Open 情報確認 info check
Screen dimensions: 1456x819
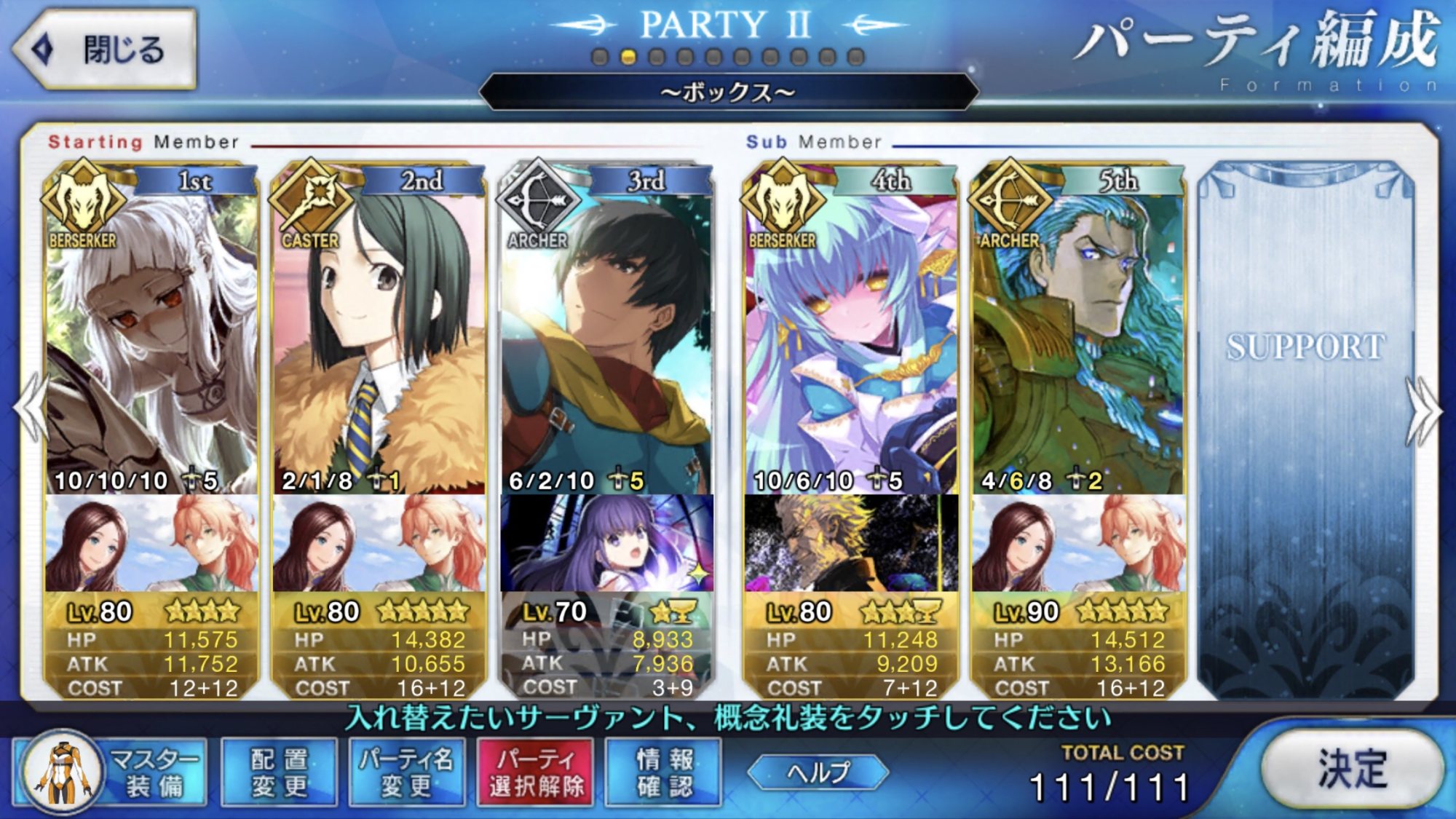point(664,773)
